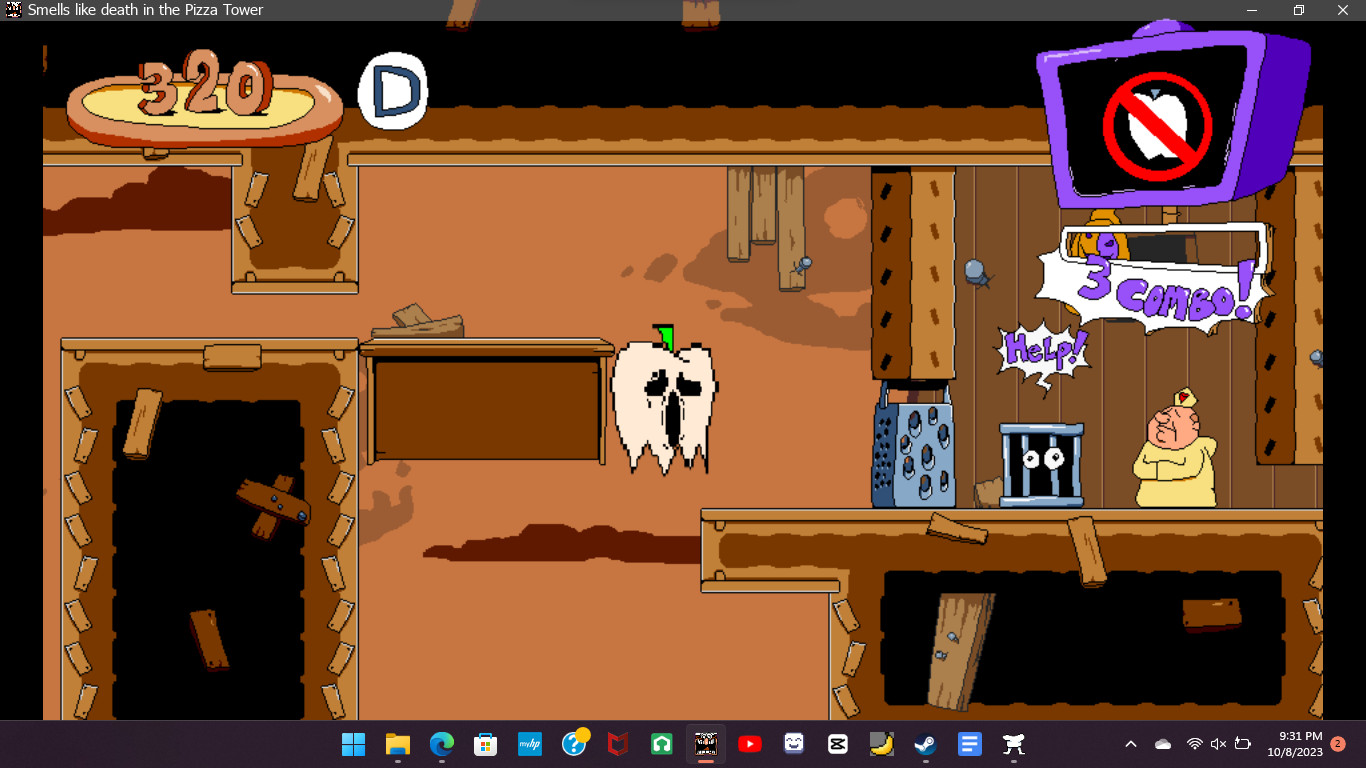Open the Windows Start menu
Viewport: 1366px width, 768px height.
[x=353, y=744]
